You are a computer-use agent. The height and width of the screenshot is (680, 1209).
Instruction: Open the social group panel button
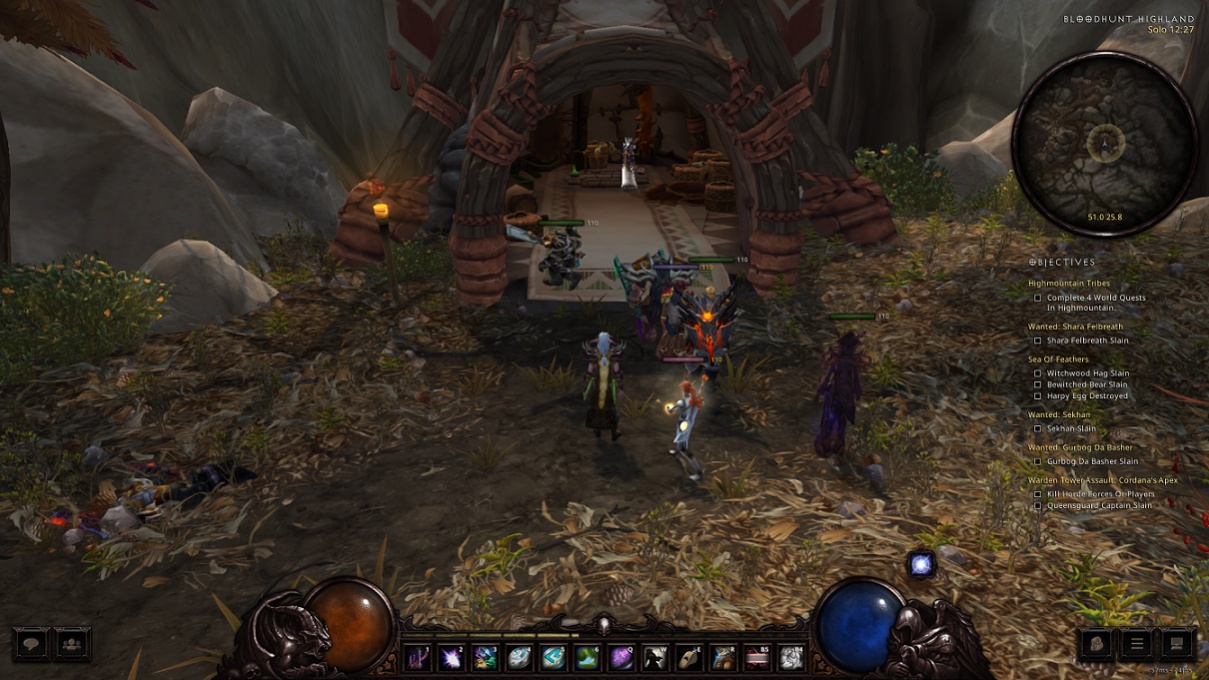coord(71,644)
